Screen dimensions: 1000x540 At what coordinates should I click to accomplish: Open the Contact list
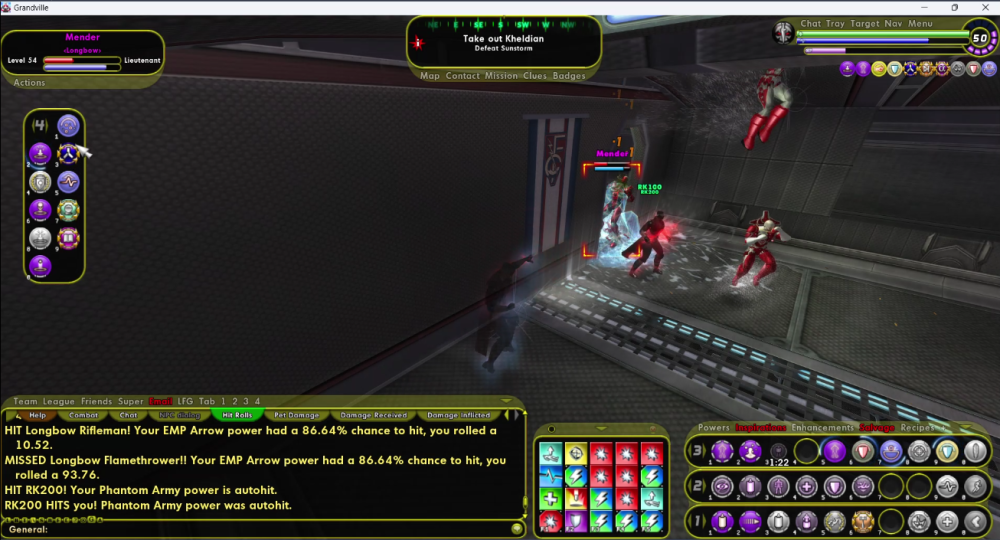463,76
